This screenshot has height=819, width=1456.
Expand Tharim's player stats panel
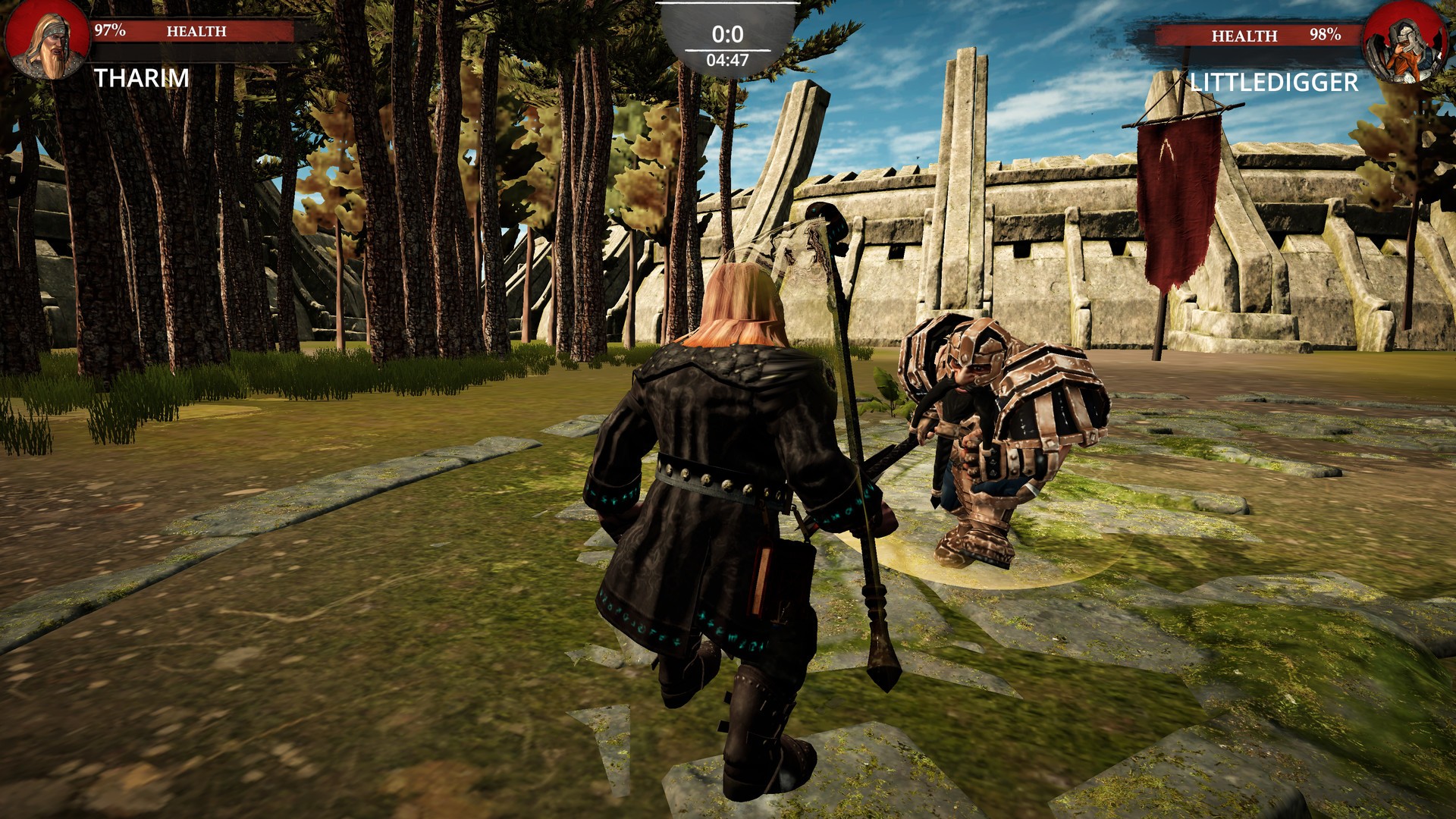pos(152,45)
